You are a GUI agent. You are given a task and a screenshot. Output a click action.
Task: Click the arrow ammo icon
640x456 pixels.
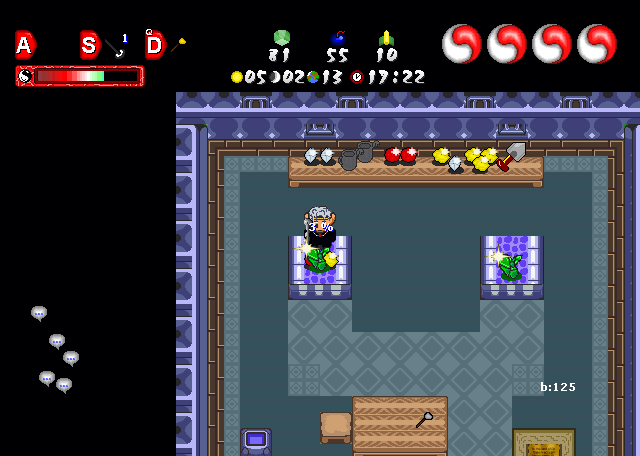click(x=386, y=38)
